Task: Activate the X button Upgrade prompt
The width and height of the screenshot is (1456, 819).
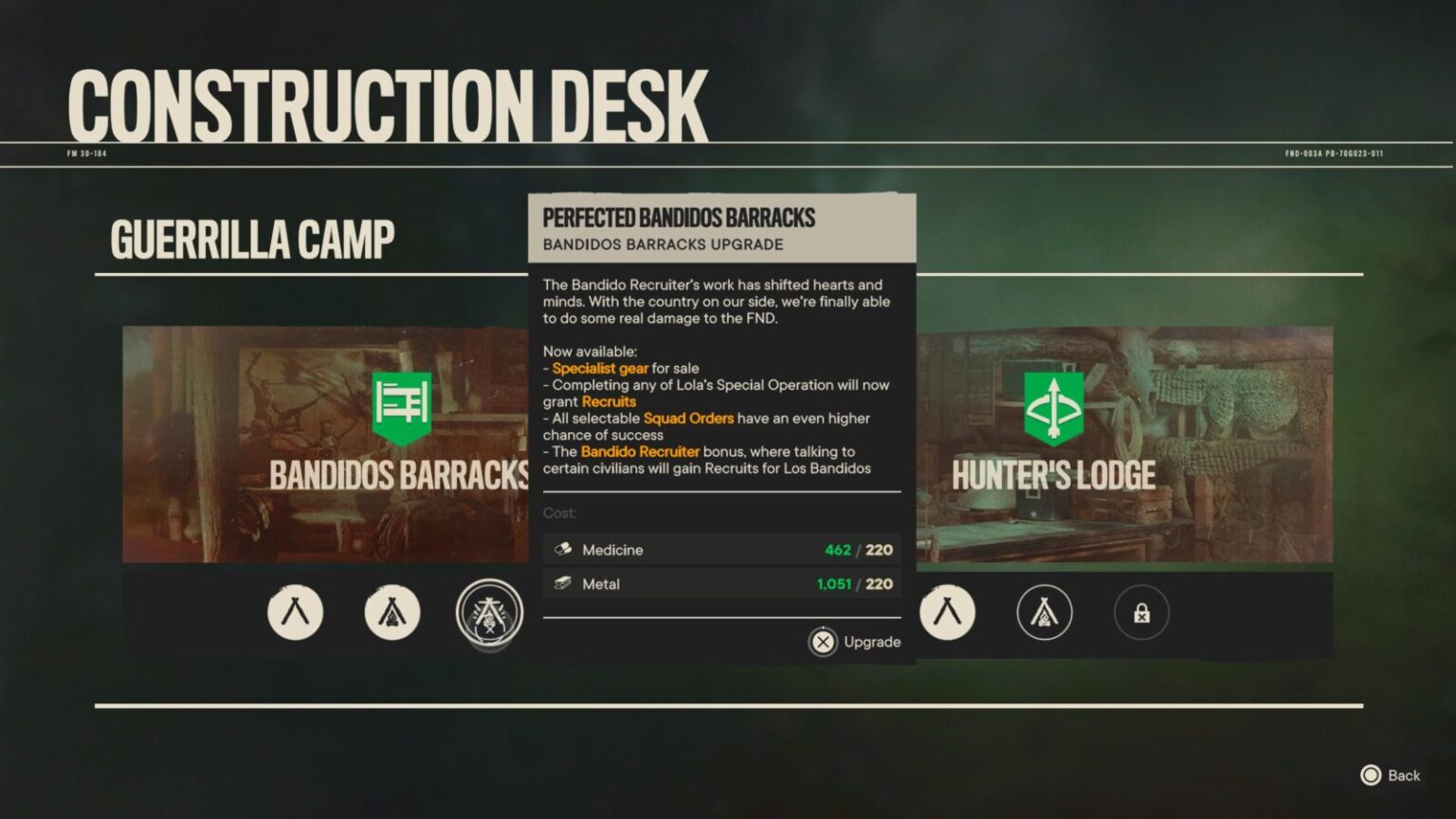Action: coord(824,642)
